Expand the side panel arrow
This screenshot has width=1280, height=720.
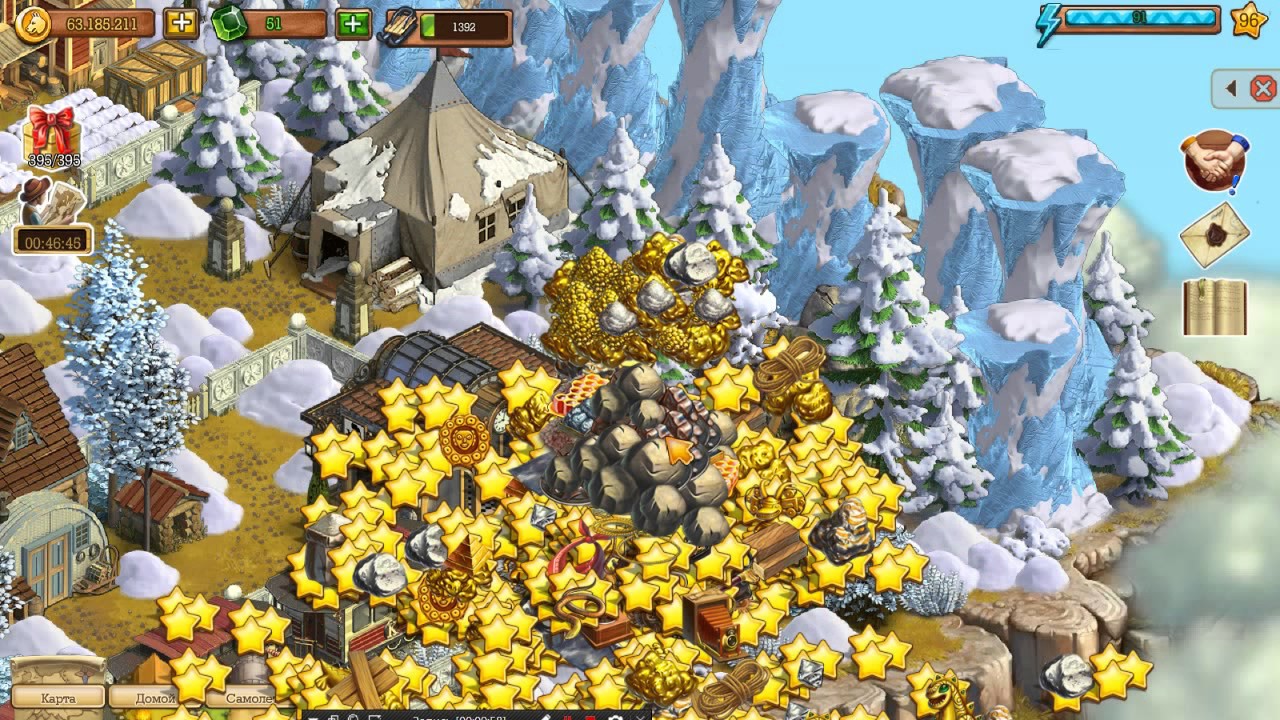pyautogui.click(x=1231, y=89)
